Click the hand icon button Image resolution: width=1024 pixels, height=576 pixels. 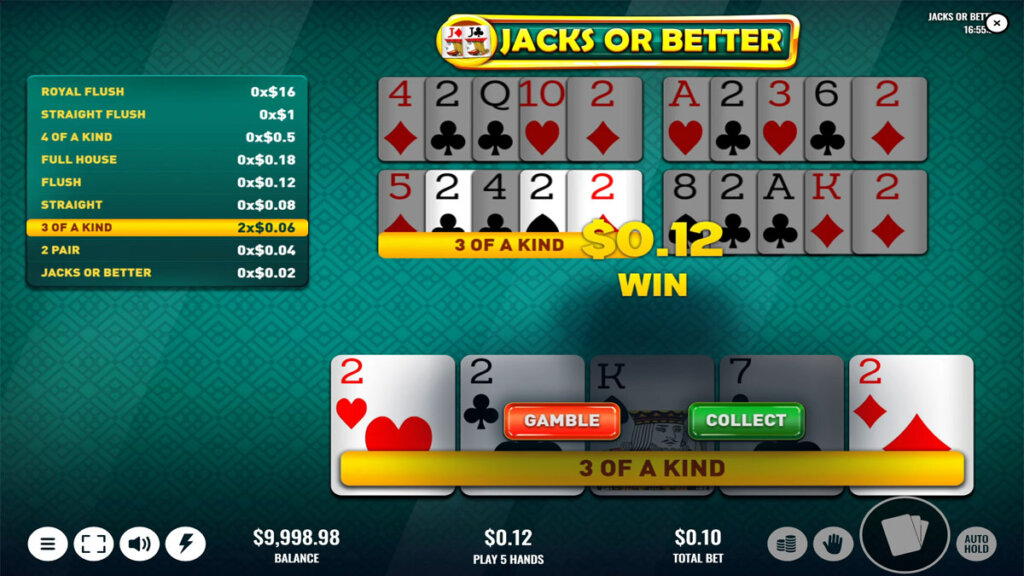[x=832, y=544]
